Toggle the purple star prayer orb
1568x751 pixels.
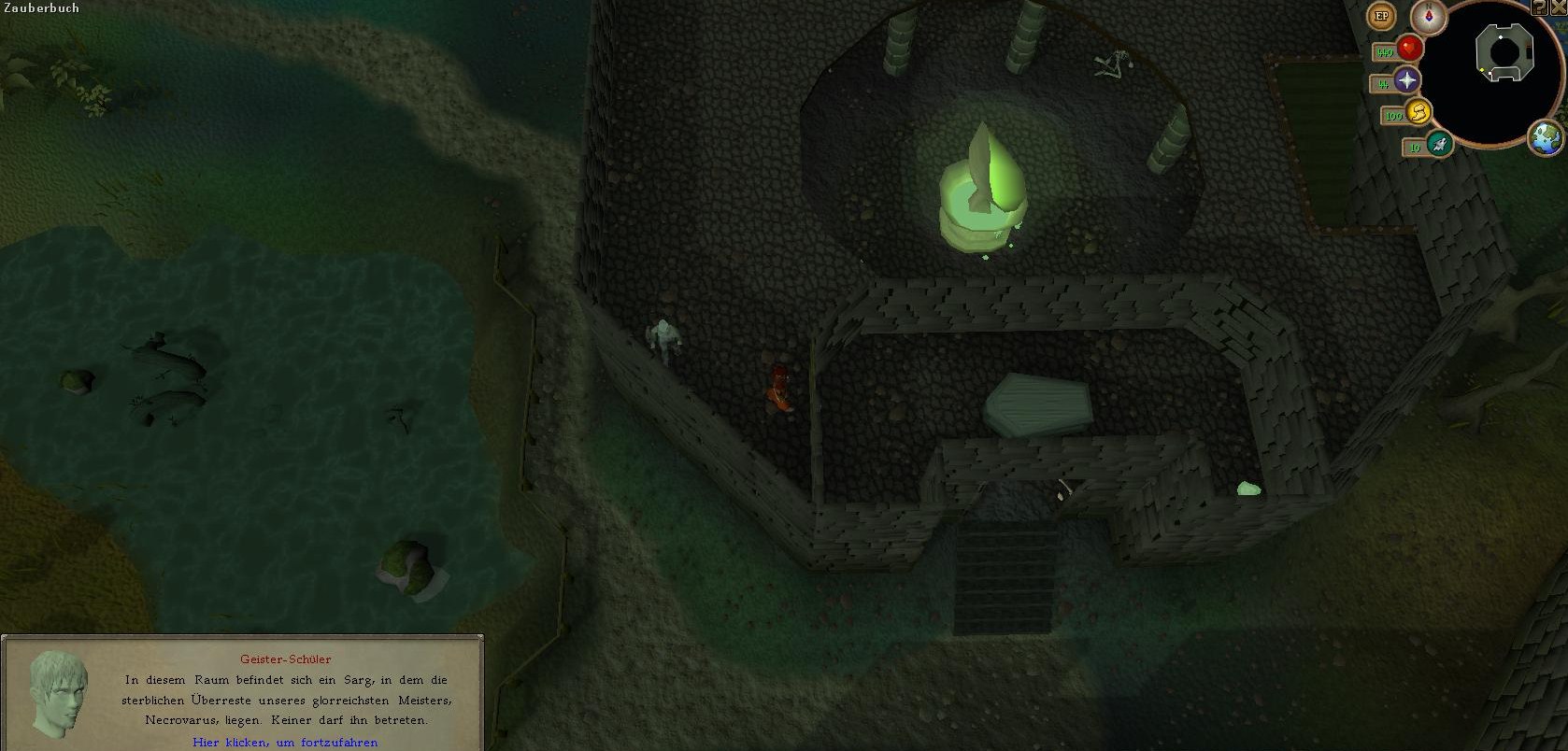coord(1406,81)
